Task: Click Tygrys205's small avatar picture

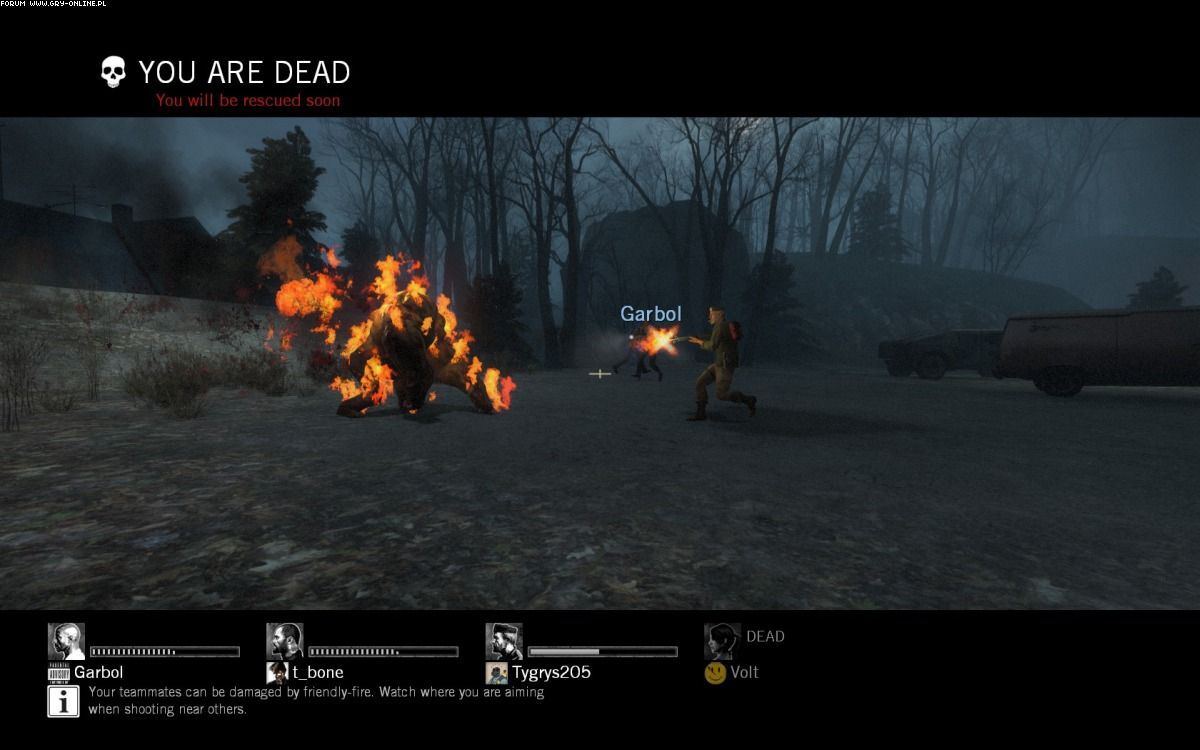Action: tap(496, 673)
